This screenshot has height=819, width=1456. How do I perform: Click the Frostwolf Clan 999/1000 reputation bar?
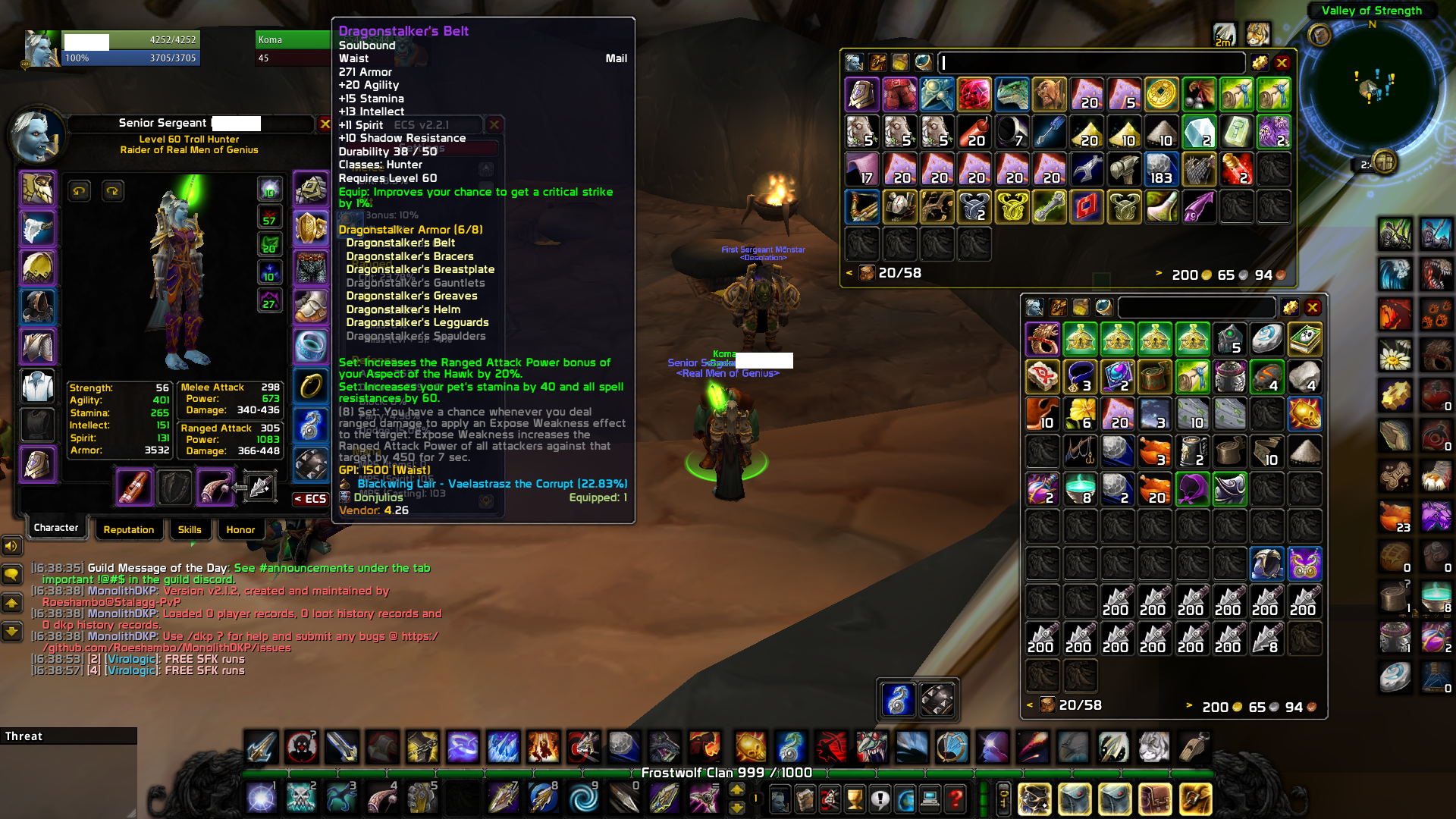tap(724, 773)
